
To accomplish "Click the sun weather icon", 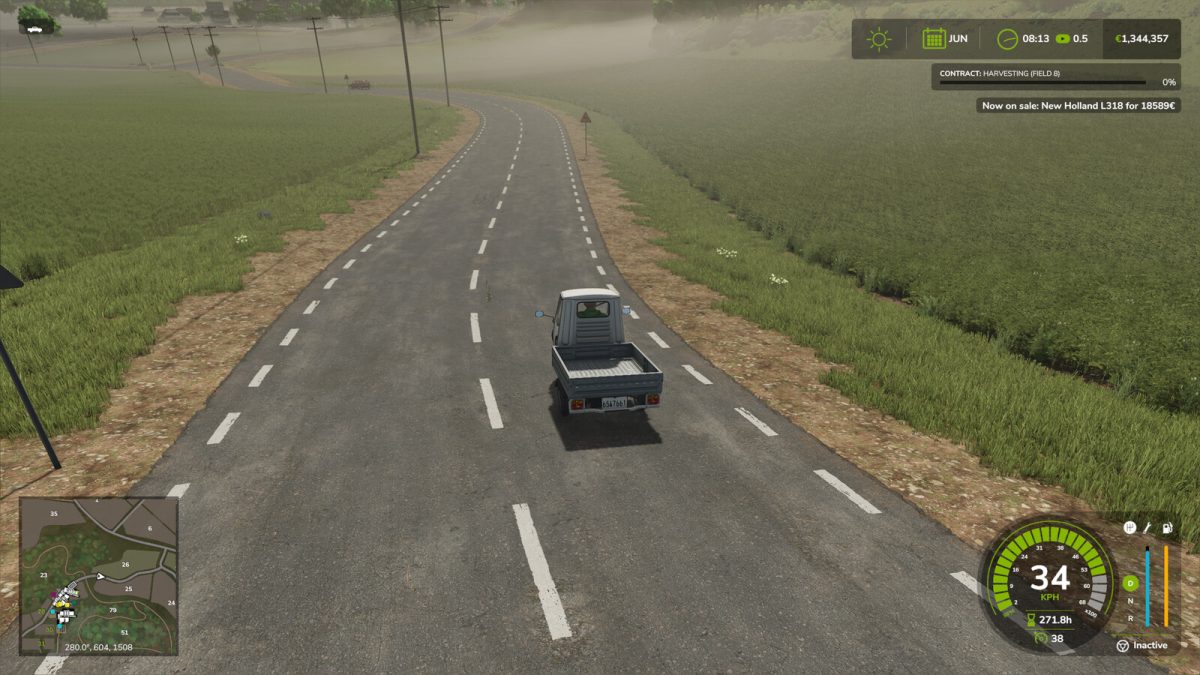I will 879,39.
